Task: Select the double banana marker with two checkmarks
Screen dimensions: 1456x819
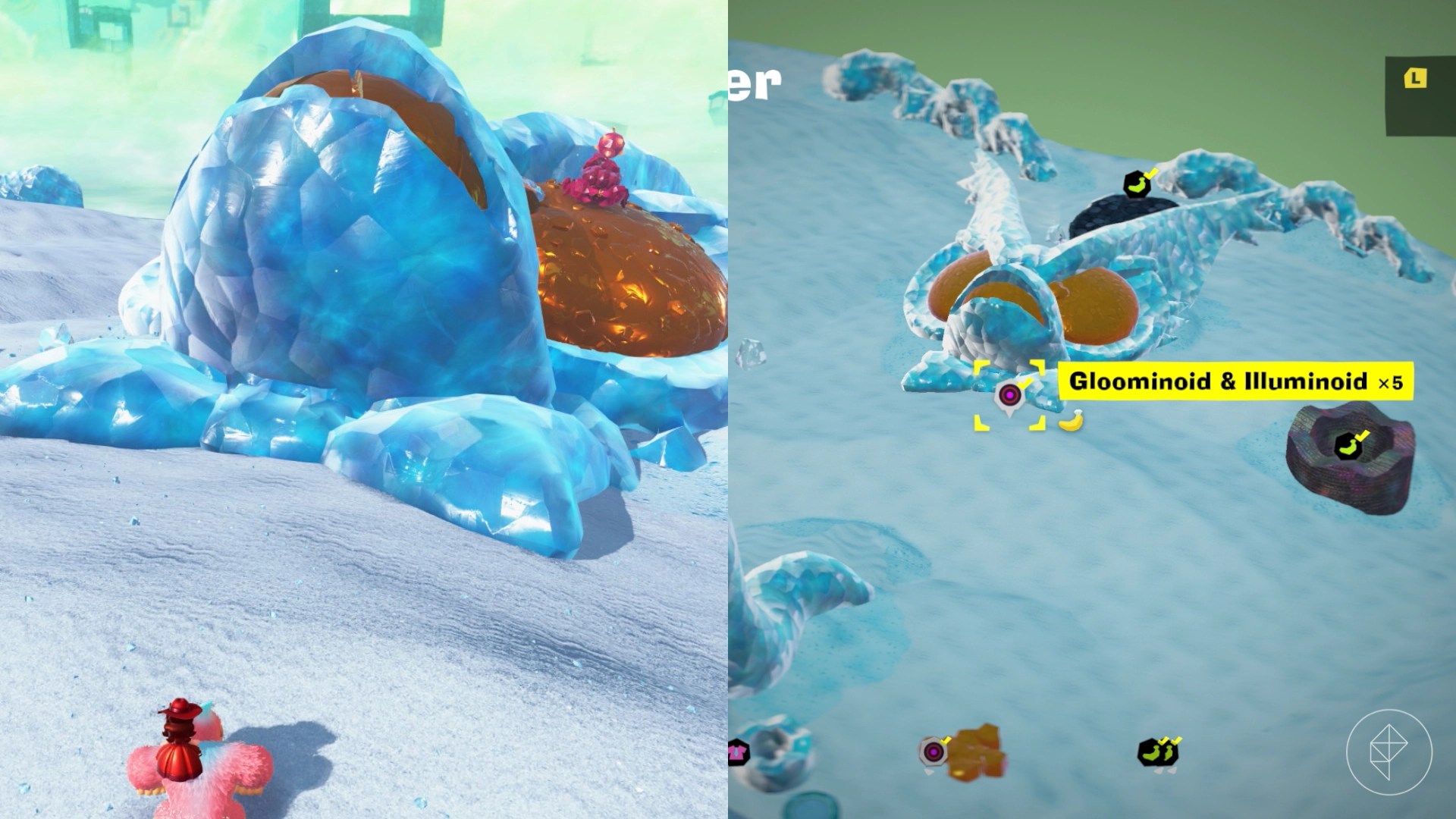Action: (x=1156, y=752)
